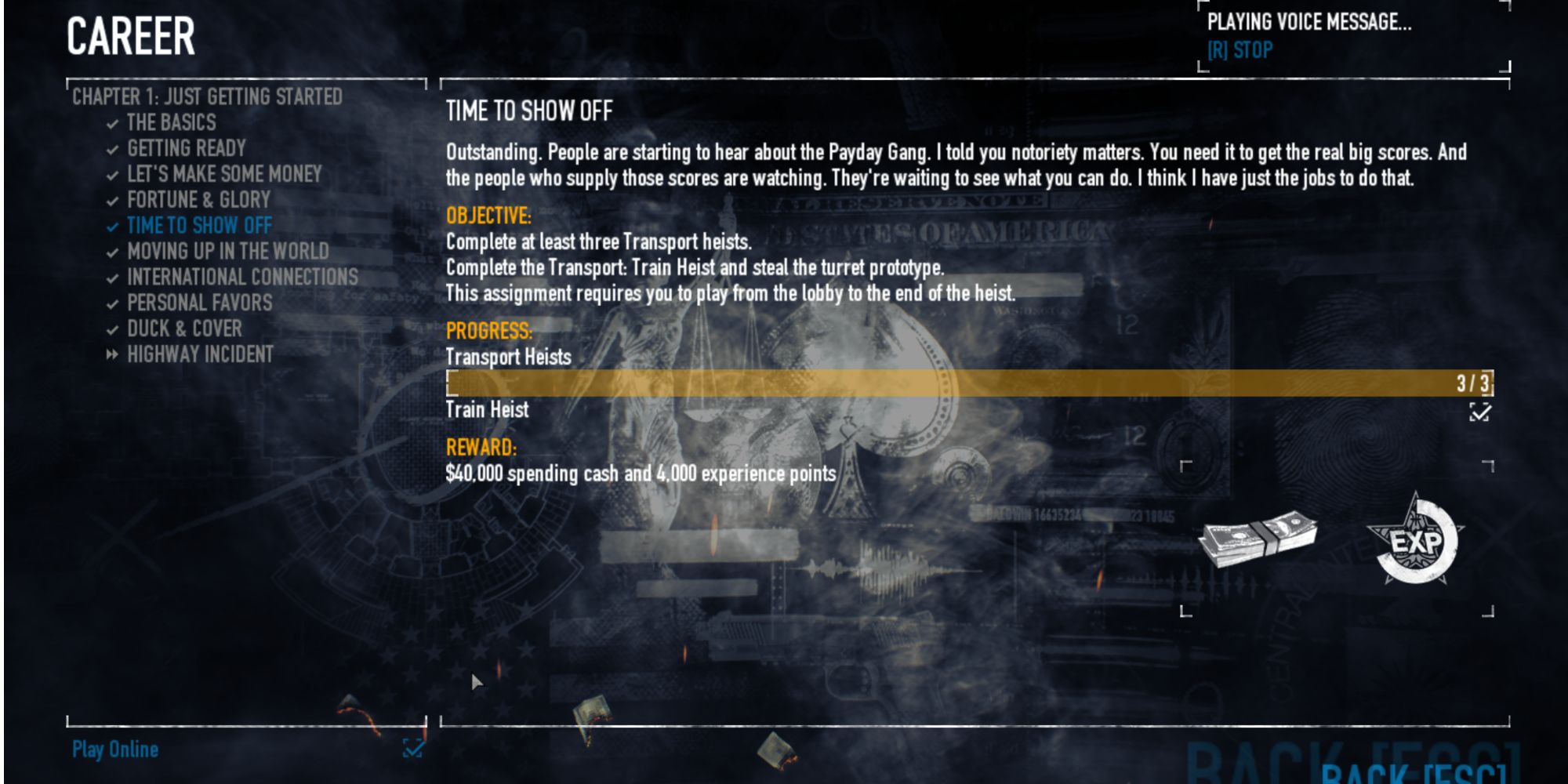This screenshot has height=784, width=1568.
Task: Click the double-arrow icon beside Highway Incident
Action: (111, 354)
